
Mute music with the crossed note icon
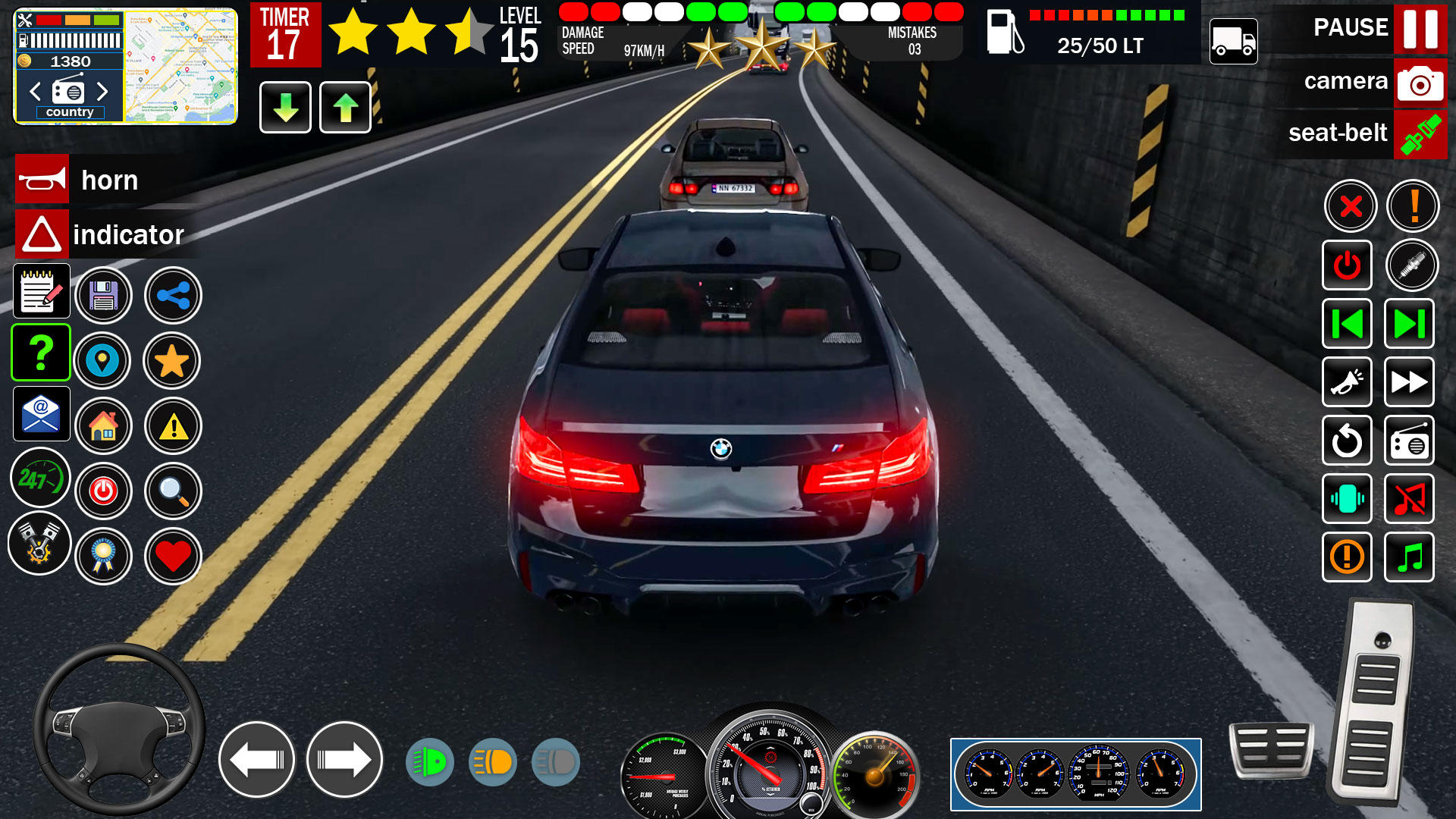tap(1409, 500)
